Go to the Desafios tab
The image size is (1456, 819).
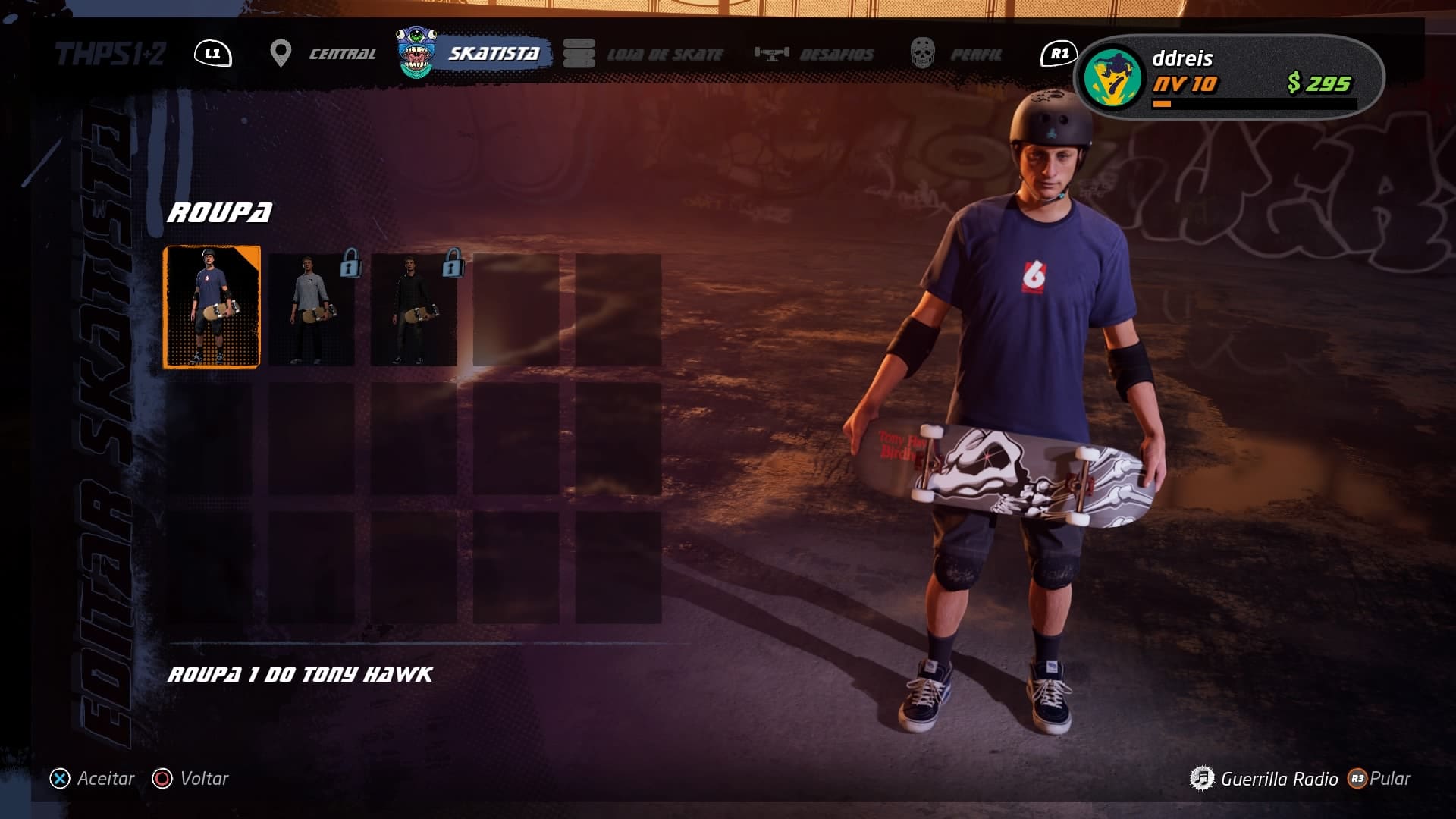(x=817, y=54)
